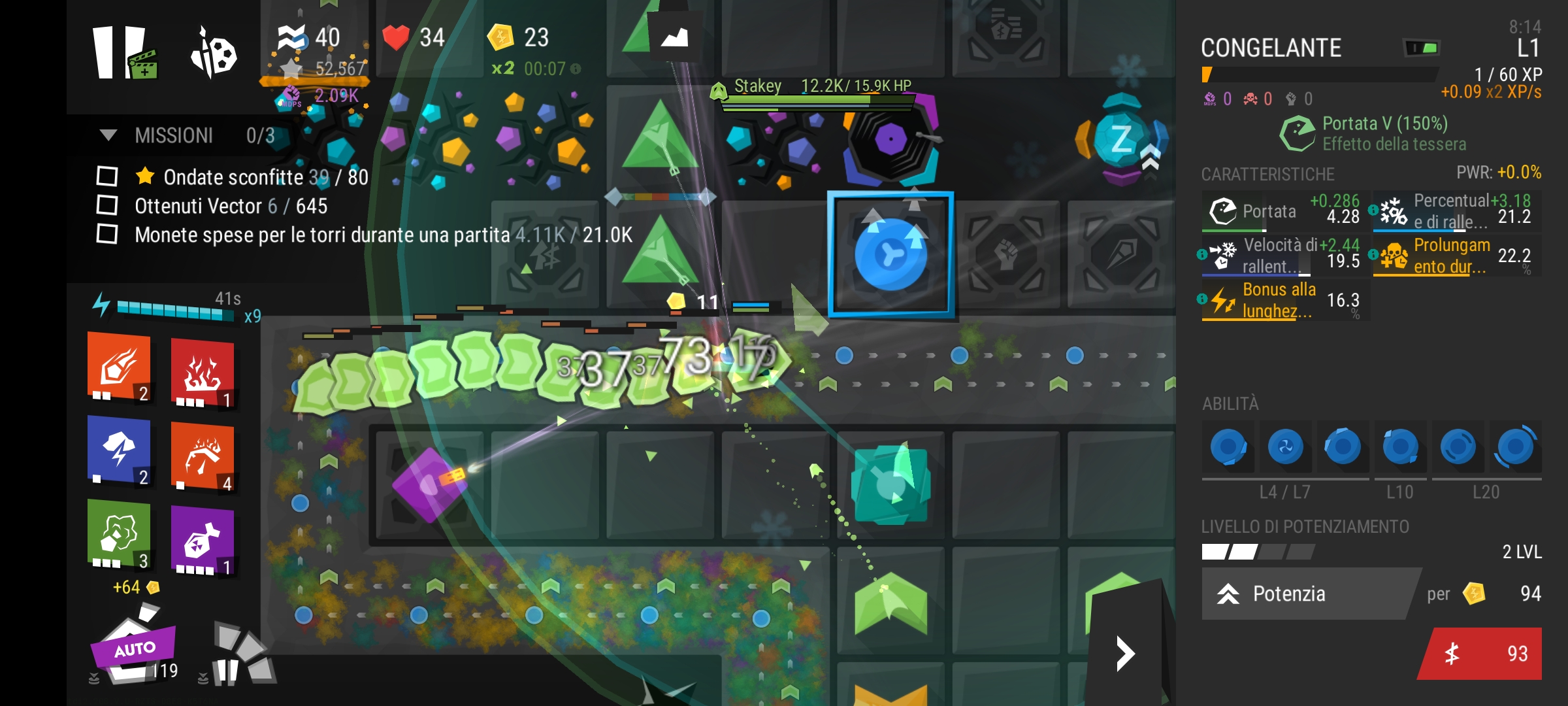Viewport: 1568px width, 706px height.
Task: Toggle the AUTO wave call button
Action: coord(134,649)
